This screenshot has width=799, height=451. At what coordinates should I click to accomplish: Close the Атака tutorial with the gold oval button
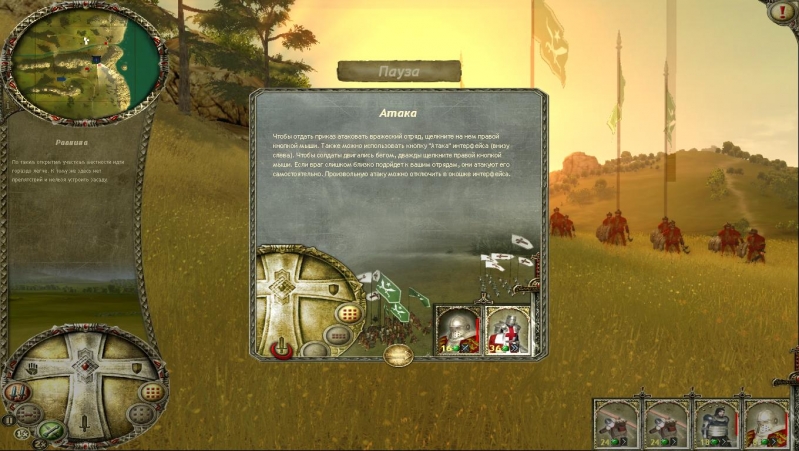pos(398,354)
